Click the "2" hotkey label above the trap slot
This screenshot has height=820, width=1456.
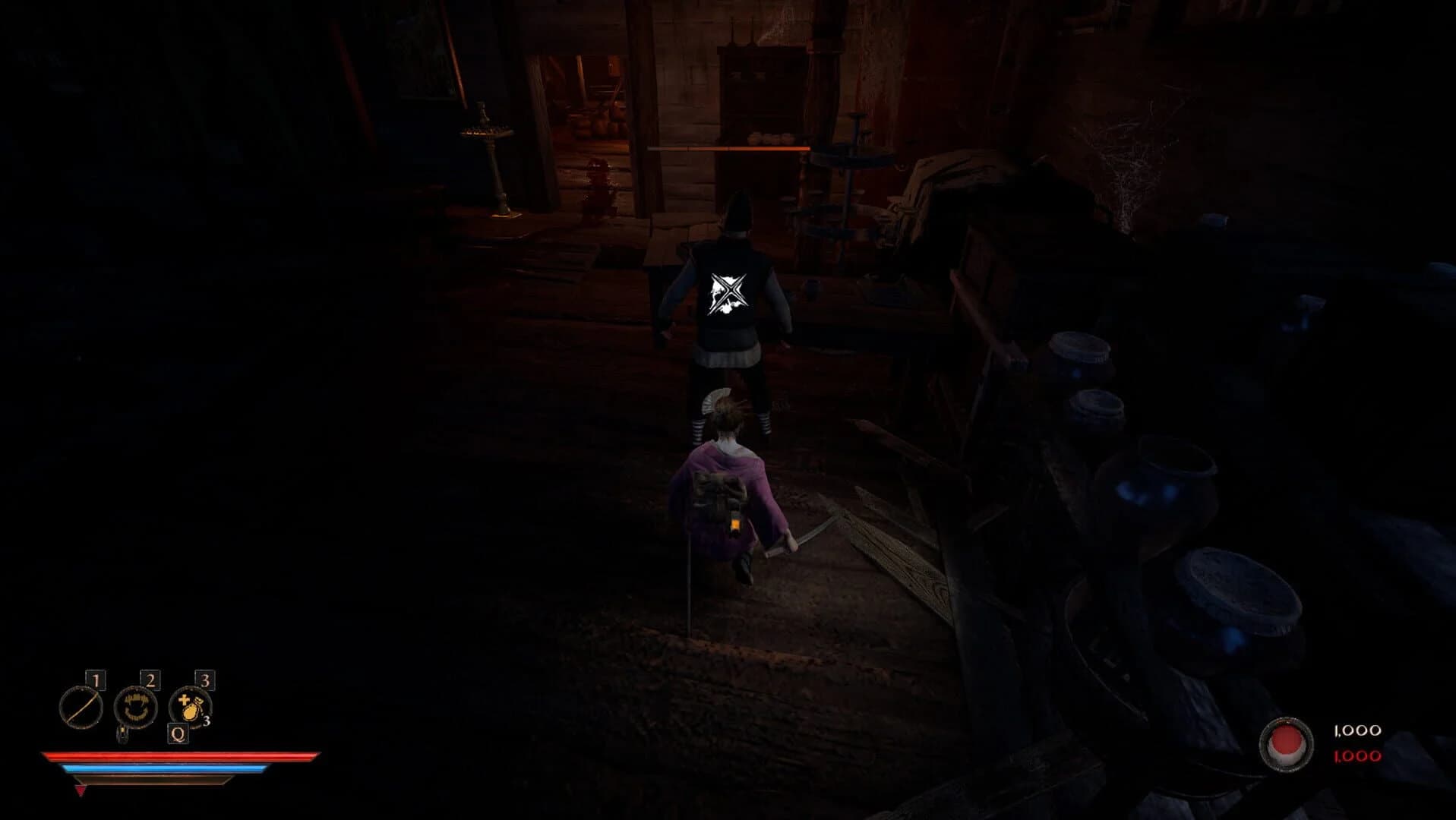(150, 679)
